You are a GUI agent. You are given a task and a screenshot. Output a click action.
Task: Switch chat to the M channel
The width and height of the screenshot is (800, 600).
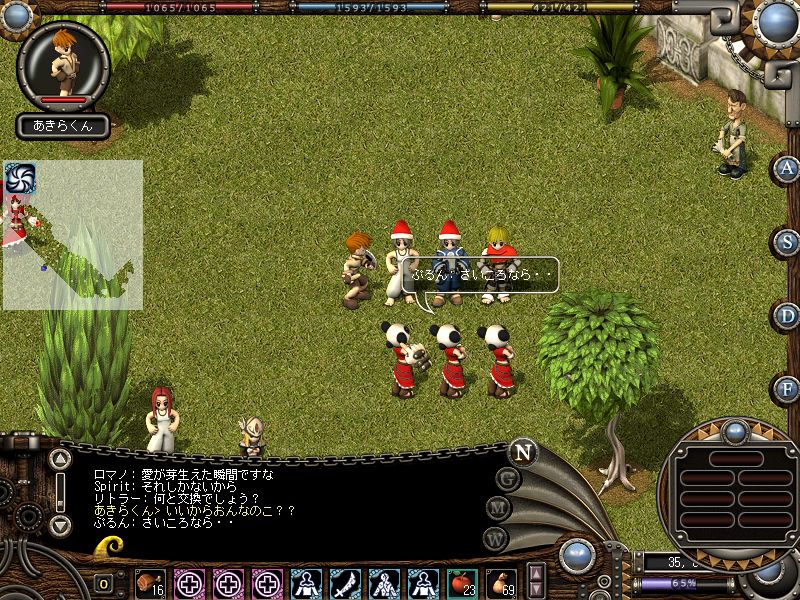point(499,508)
